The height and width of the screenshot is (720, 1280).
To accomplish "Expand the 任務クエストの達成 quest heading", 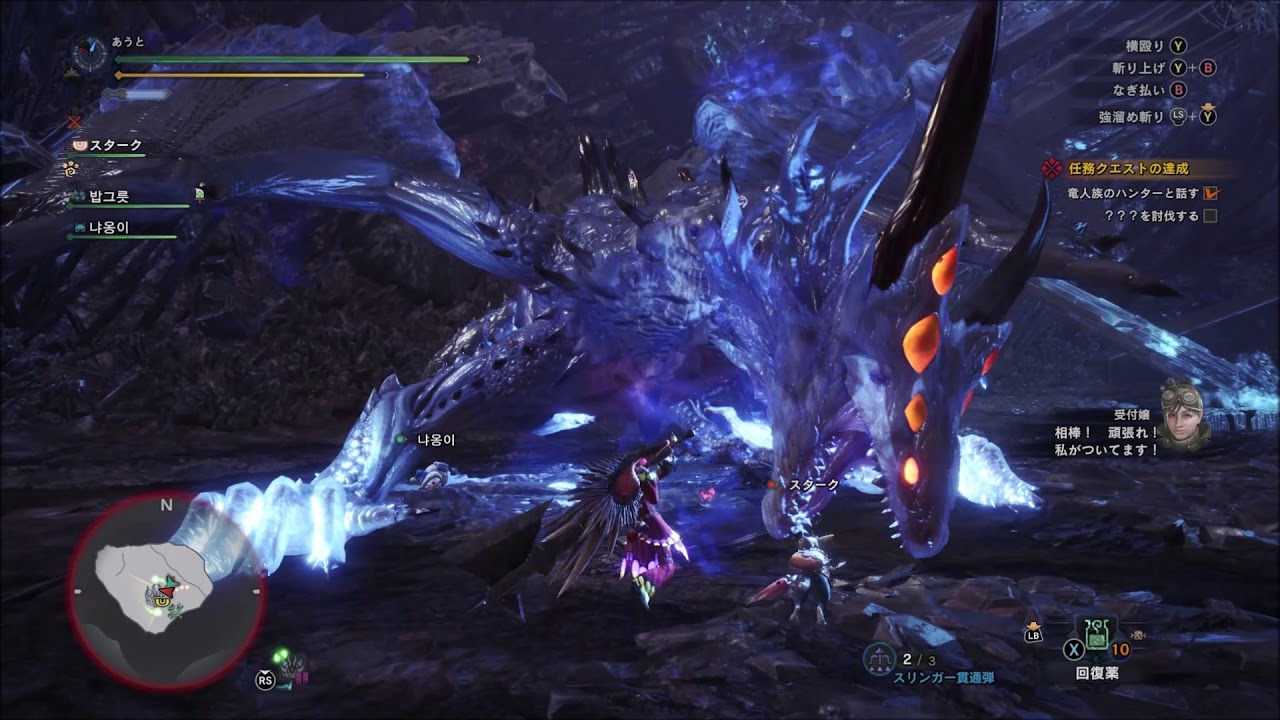I will point(1128,168).
